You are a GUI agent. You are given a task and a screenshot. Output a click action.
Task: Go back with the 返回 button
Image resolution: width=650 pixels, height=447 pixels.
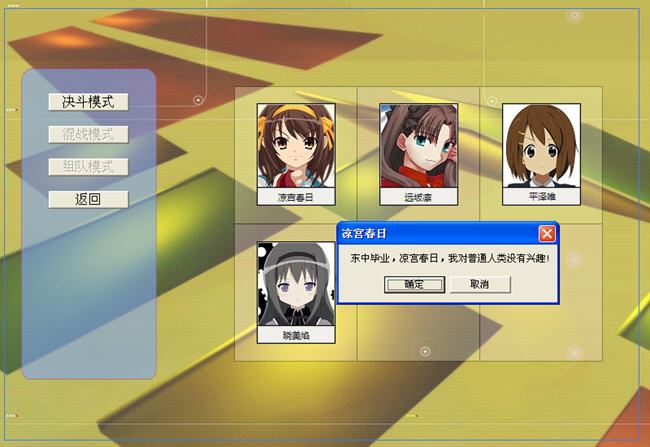[x=88, y=199]
